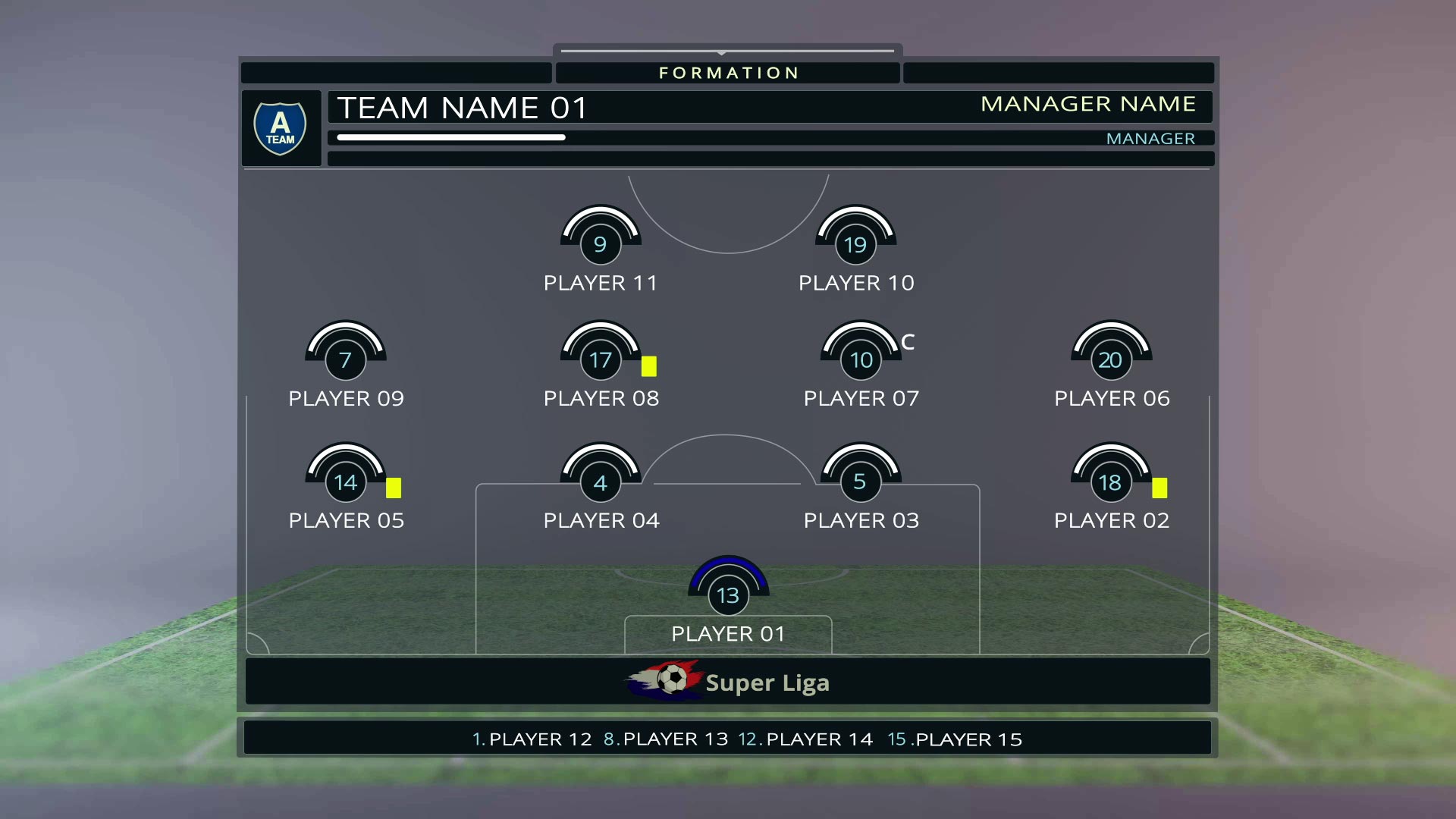
Task: Select Player 03's number 5 token
Action: [860, 482]
